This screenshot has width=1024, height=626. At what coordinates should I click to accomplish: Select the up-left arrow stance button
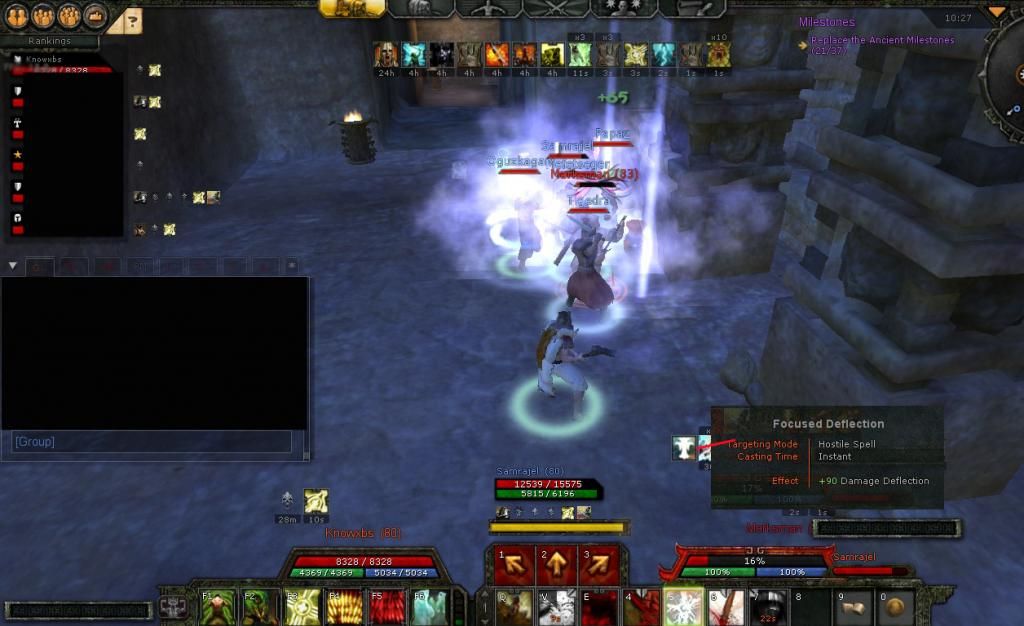click(x=514, y=566)
